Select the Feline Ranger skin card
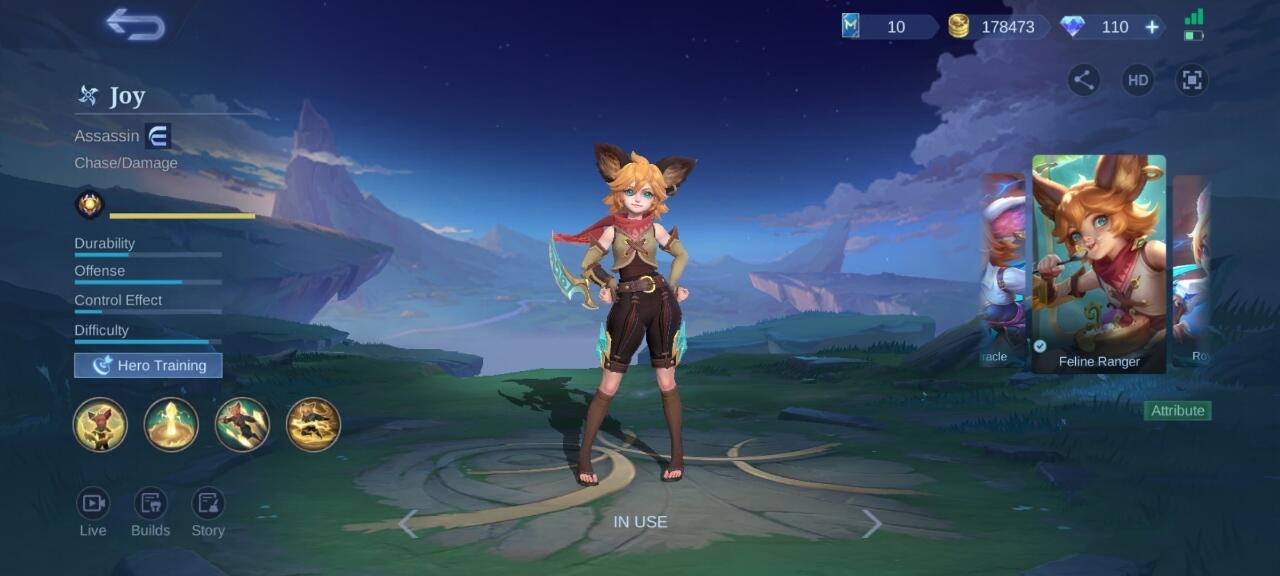Viewport: 1280px width, 576px height. (1099, 262)
